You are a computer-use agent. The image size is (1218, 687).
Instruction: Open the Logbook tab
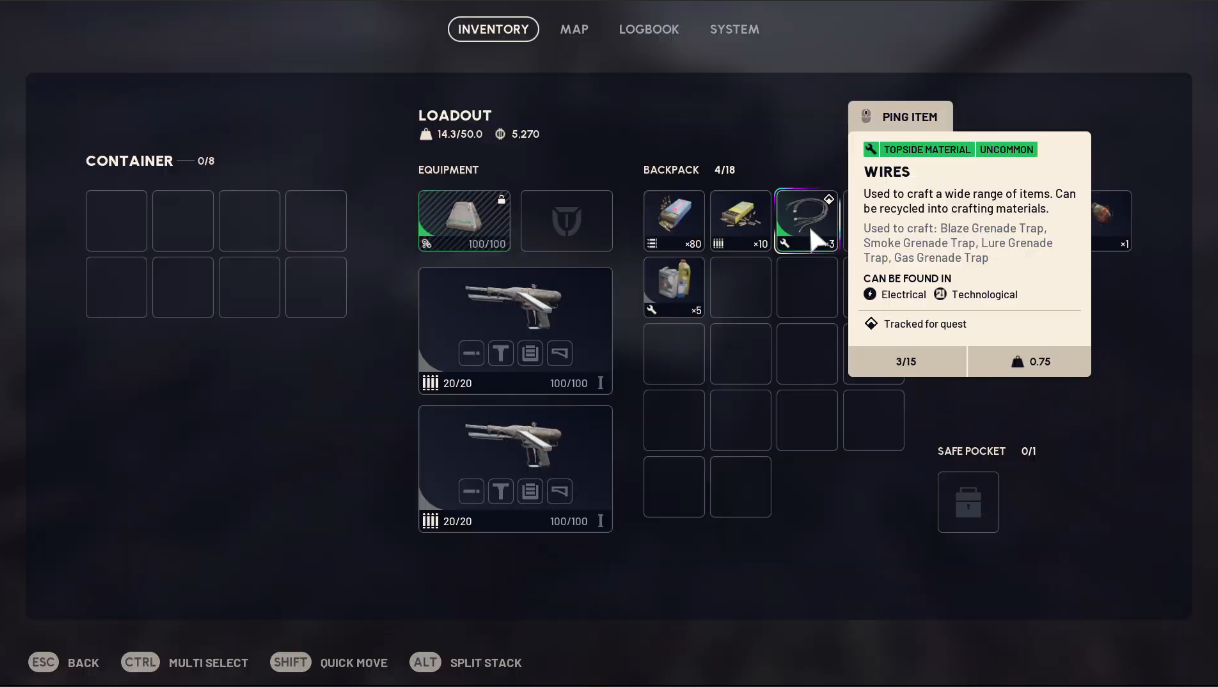coord(649,29)
